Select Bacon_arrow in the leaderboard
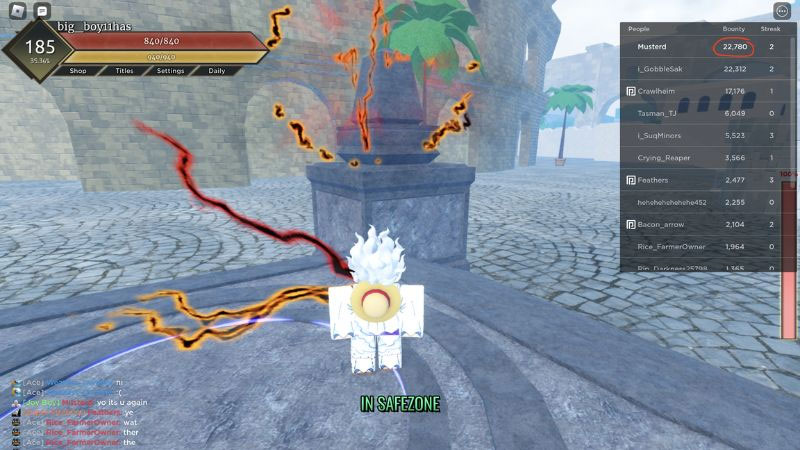The width and height of the screenshot is (800, 450). [x=663, y=224]
